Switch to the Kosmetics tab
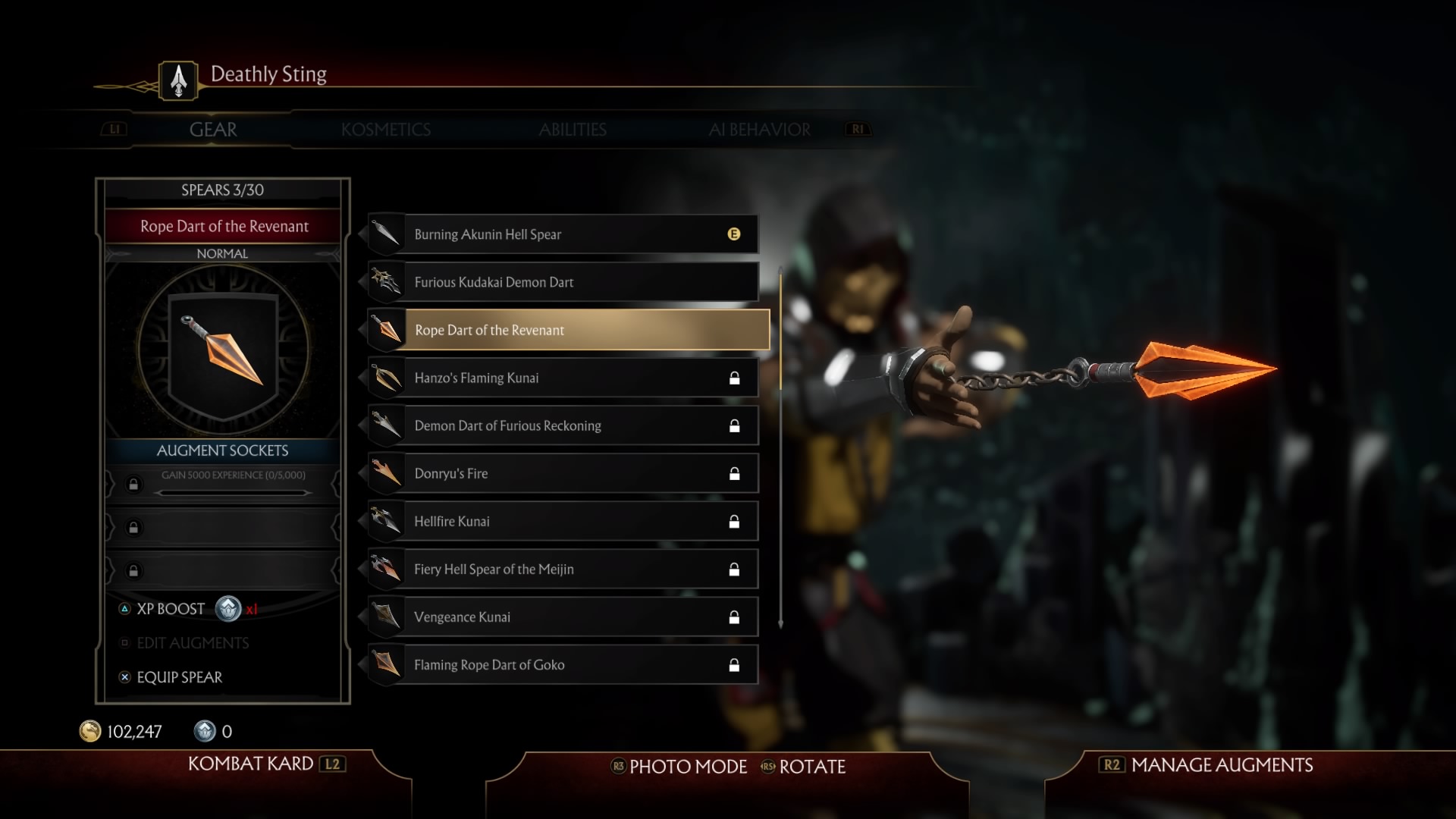 click(x=385, y=130)
